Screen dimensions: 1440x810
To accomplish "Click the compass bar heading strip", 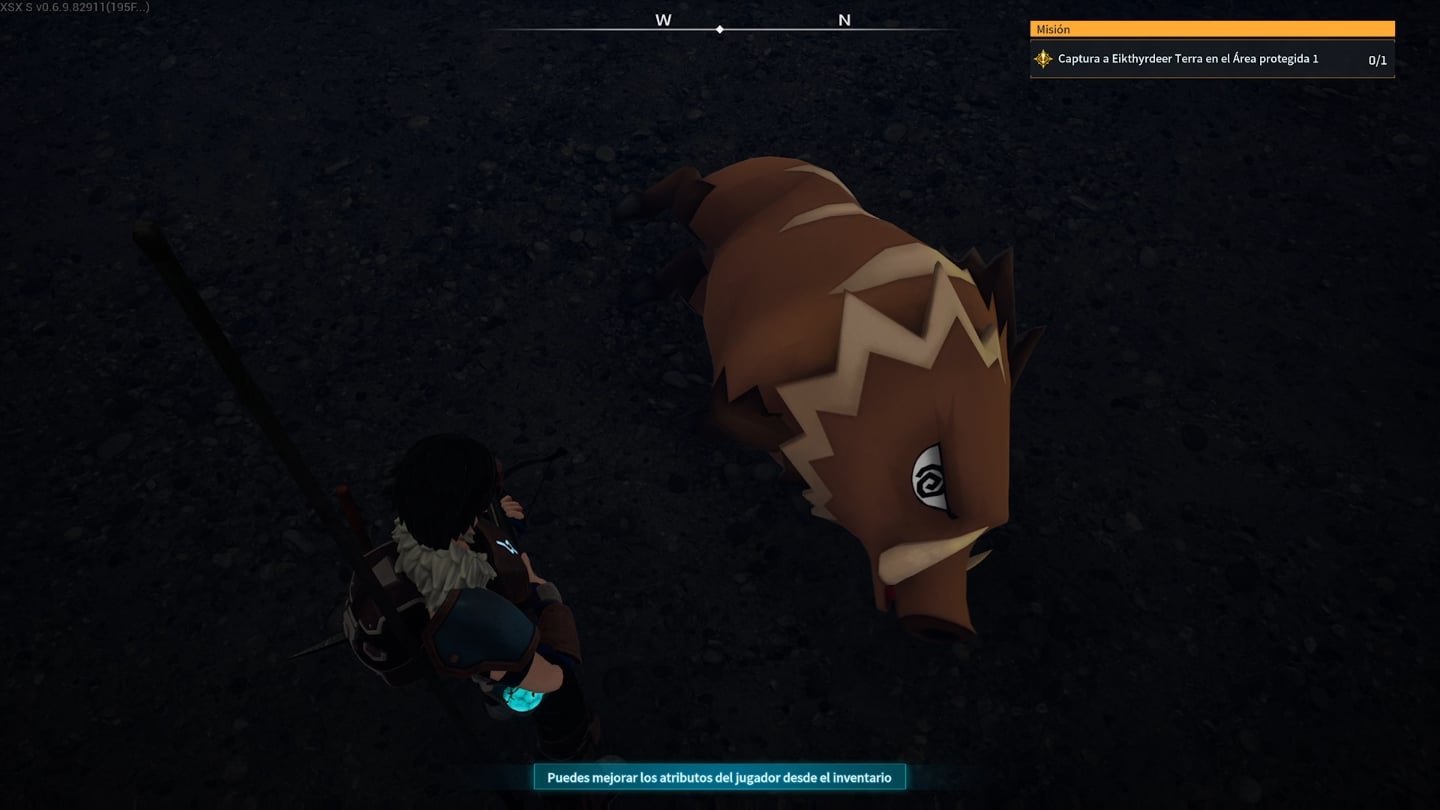I will pyautogui.click(x=720, y=28).
